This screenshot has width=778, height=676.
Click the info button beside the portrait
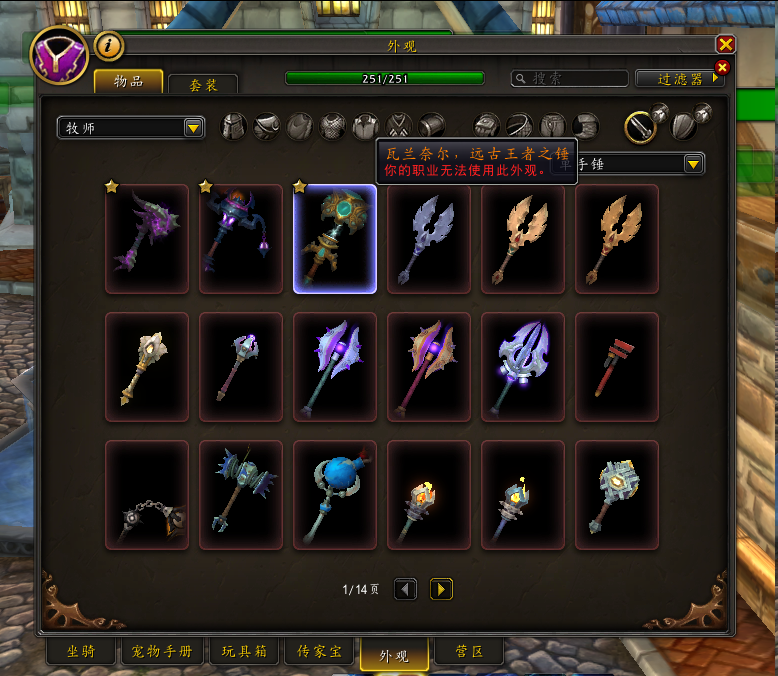(109, 45)
